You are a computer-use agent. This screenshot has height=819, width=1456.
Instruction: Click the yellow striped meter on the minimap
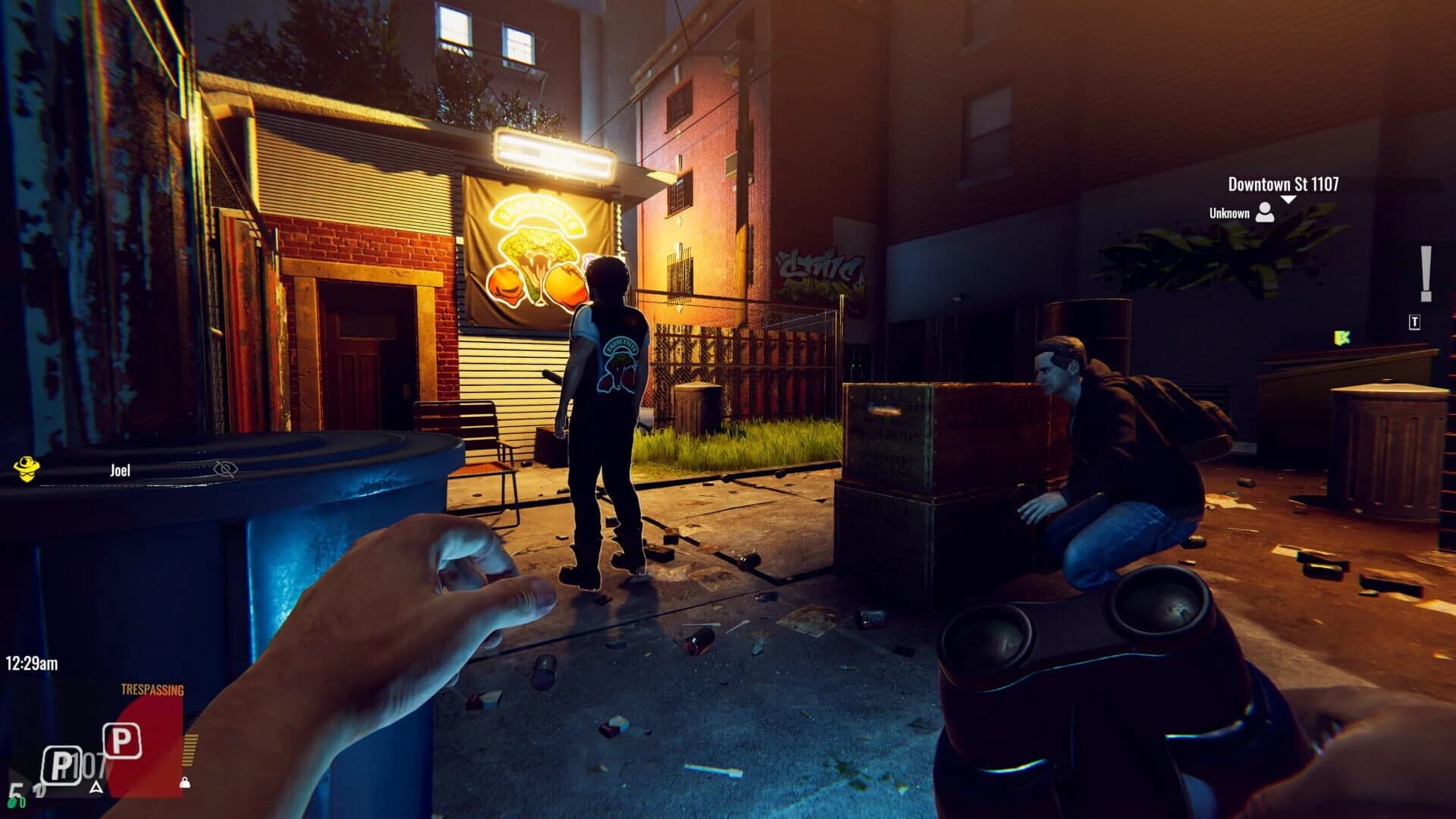click(x=190, y=751)
